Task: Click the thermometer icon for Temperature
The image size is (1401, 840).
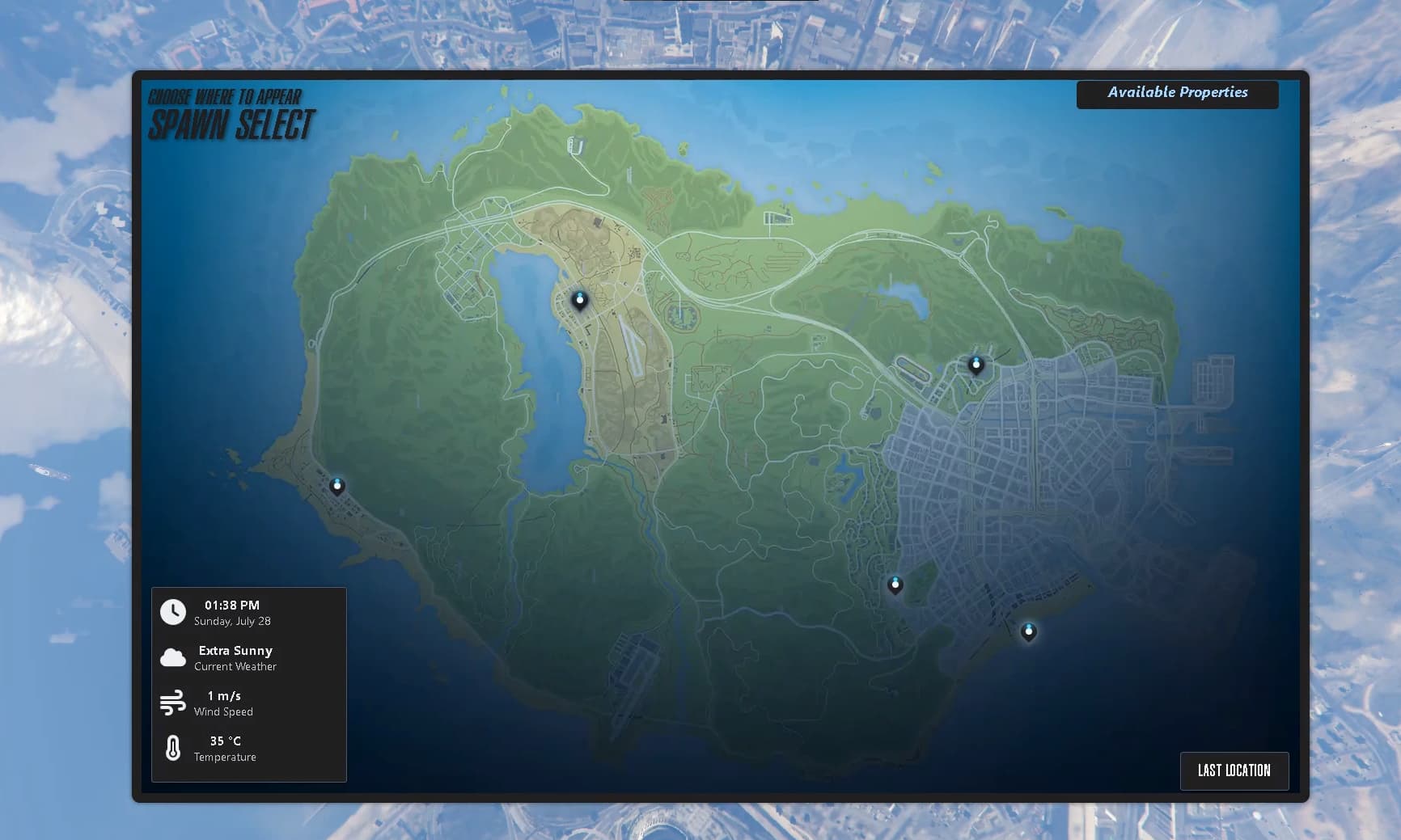Action: (172, 749)
